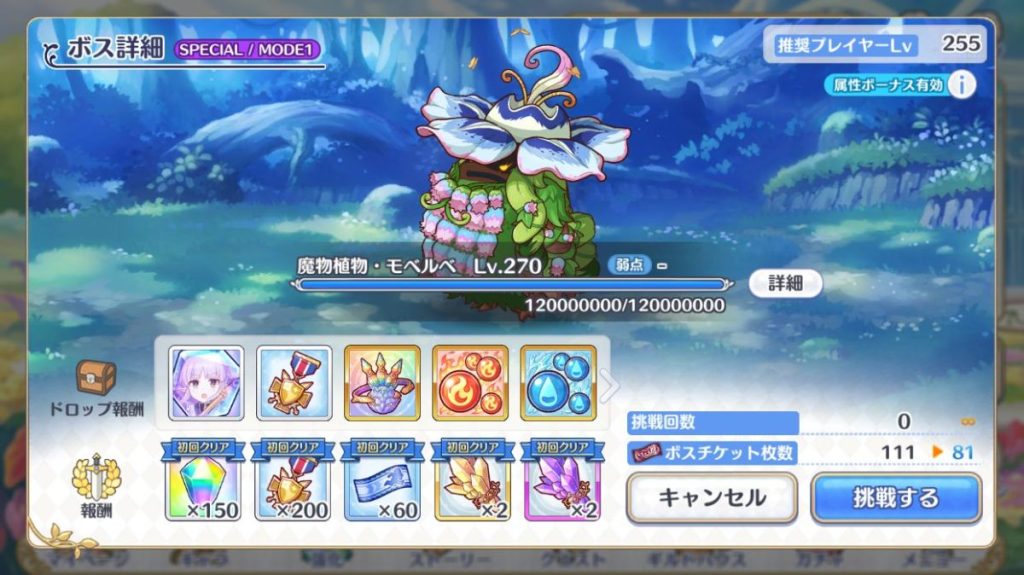Check the medal ×200 first-clear reward
Screen dimensions: 1024x575
(294, 483)
